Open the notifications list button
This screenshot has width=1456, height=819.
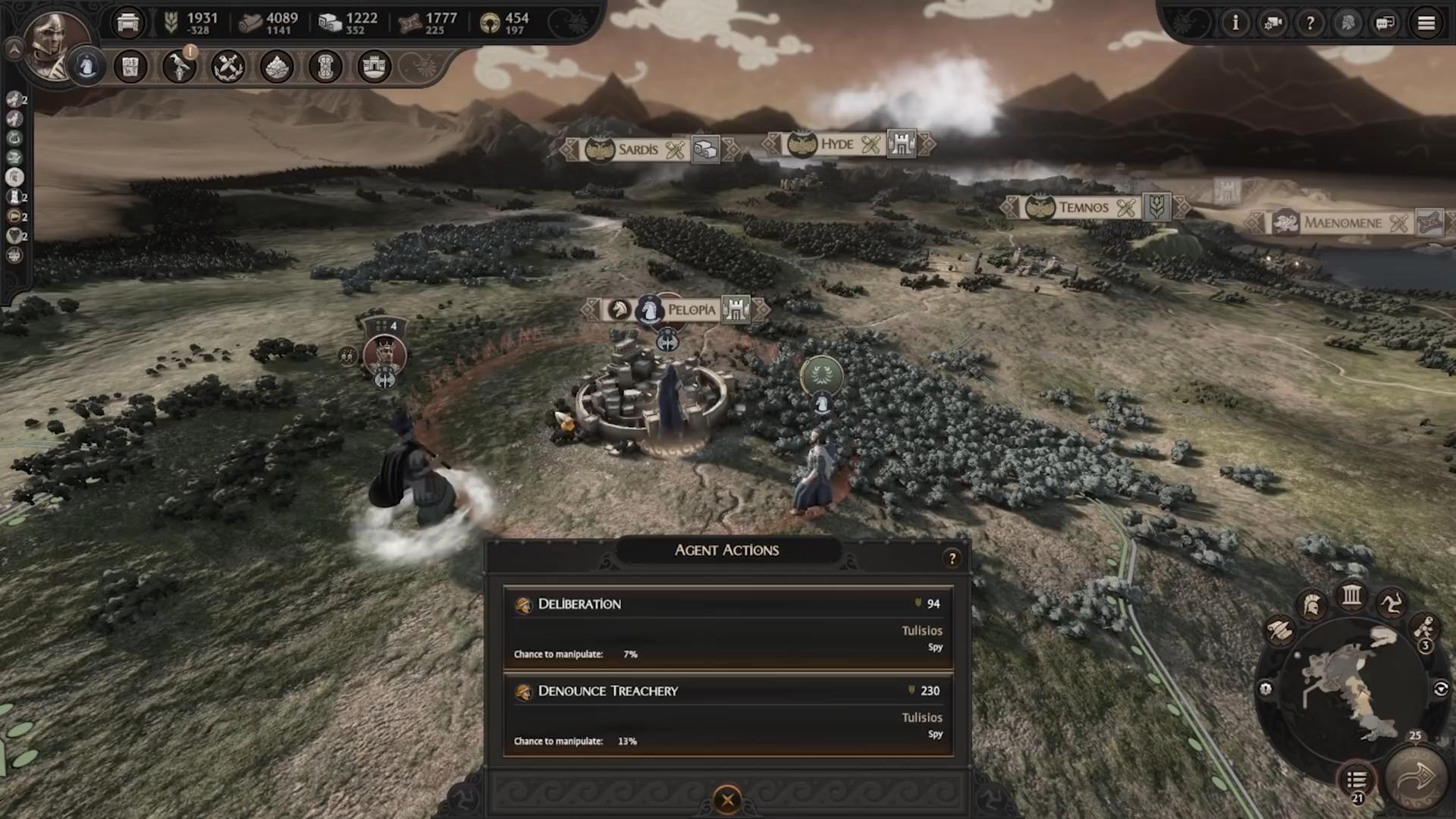[1357, 780]
